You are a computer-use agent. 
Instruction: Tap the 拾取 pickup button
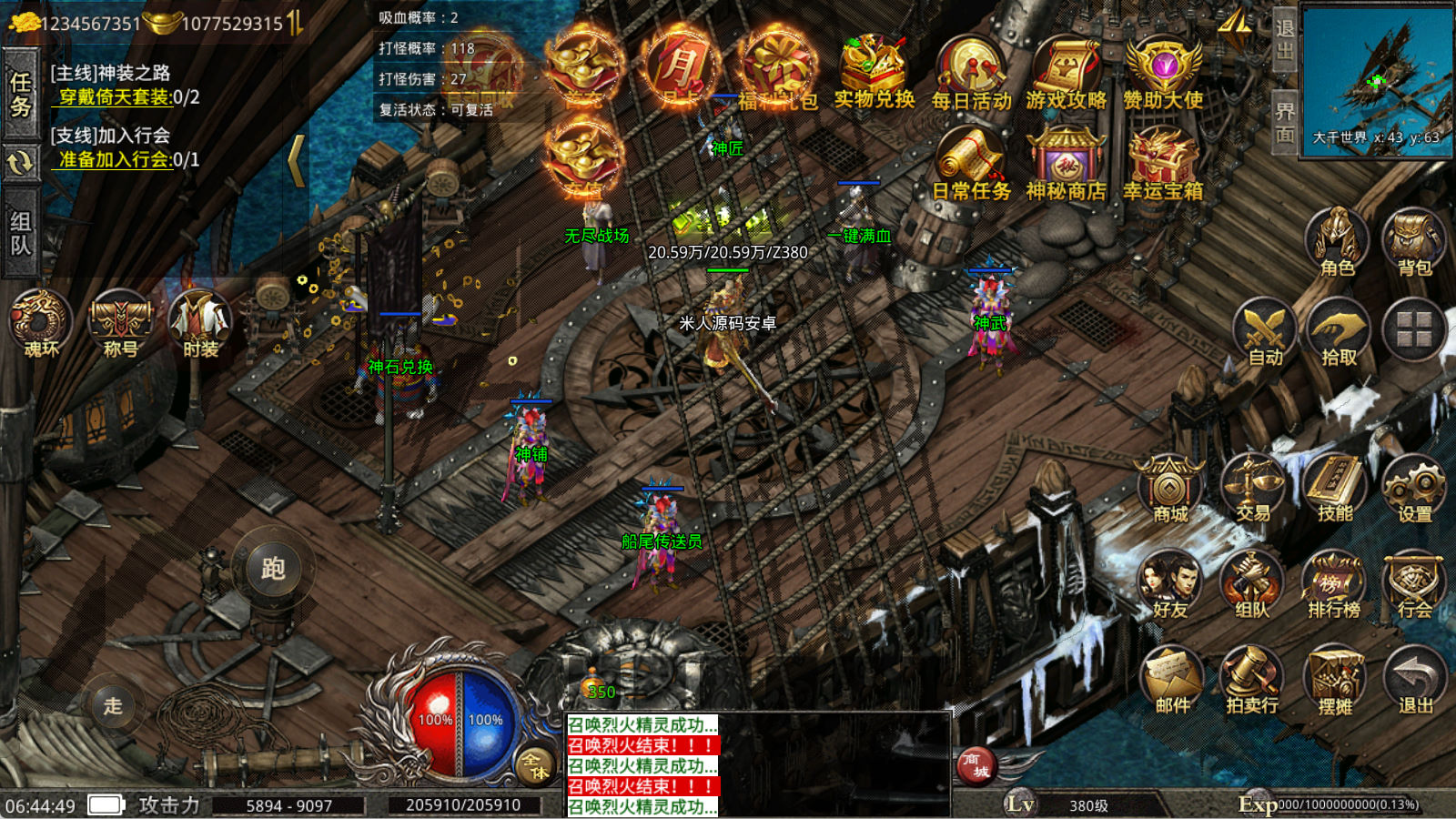[x=1339, y=331]
